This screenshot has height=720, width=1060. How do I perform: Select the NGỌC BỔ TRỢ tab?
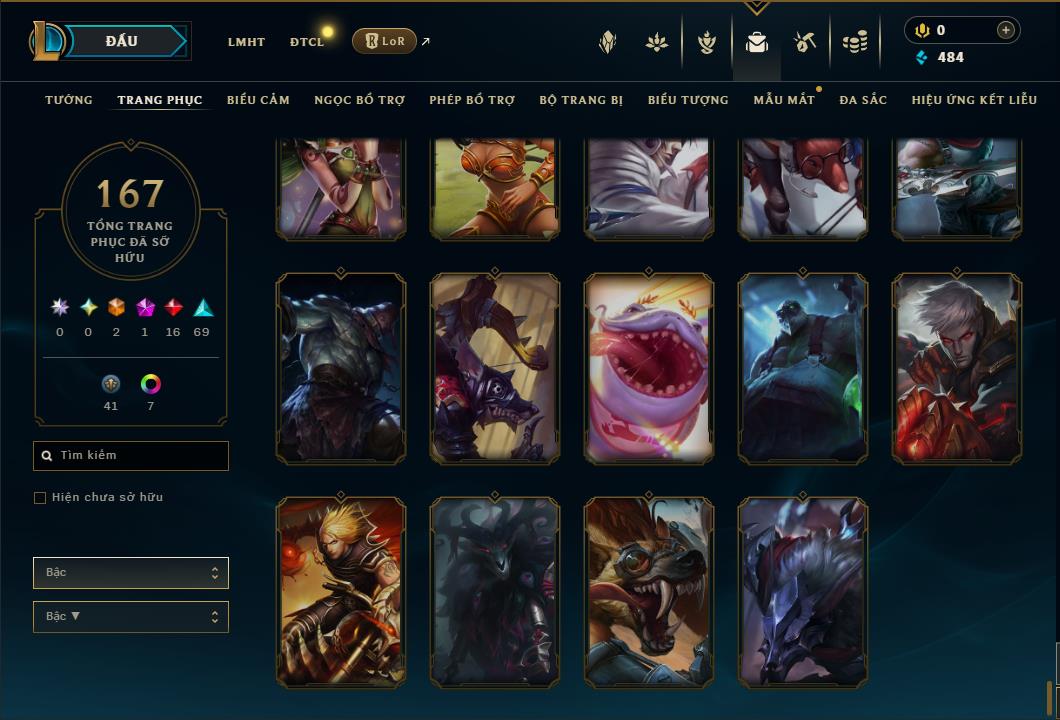359,100
